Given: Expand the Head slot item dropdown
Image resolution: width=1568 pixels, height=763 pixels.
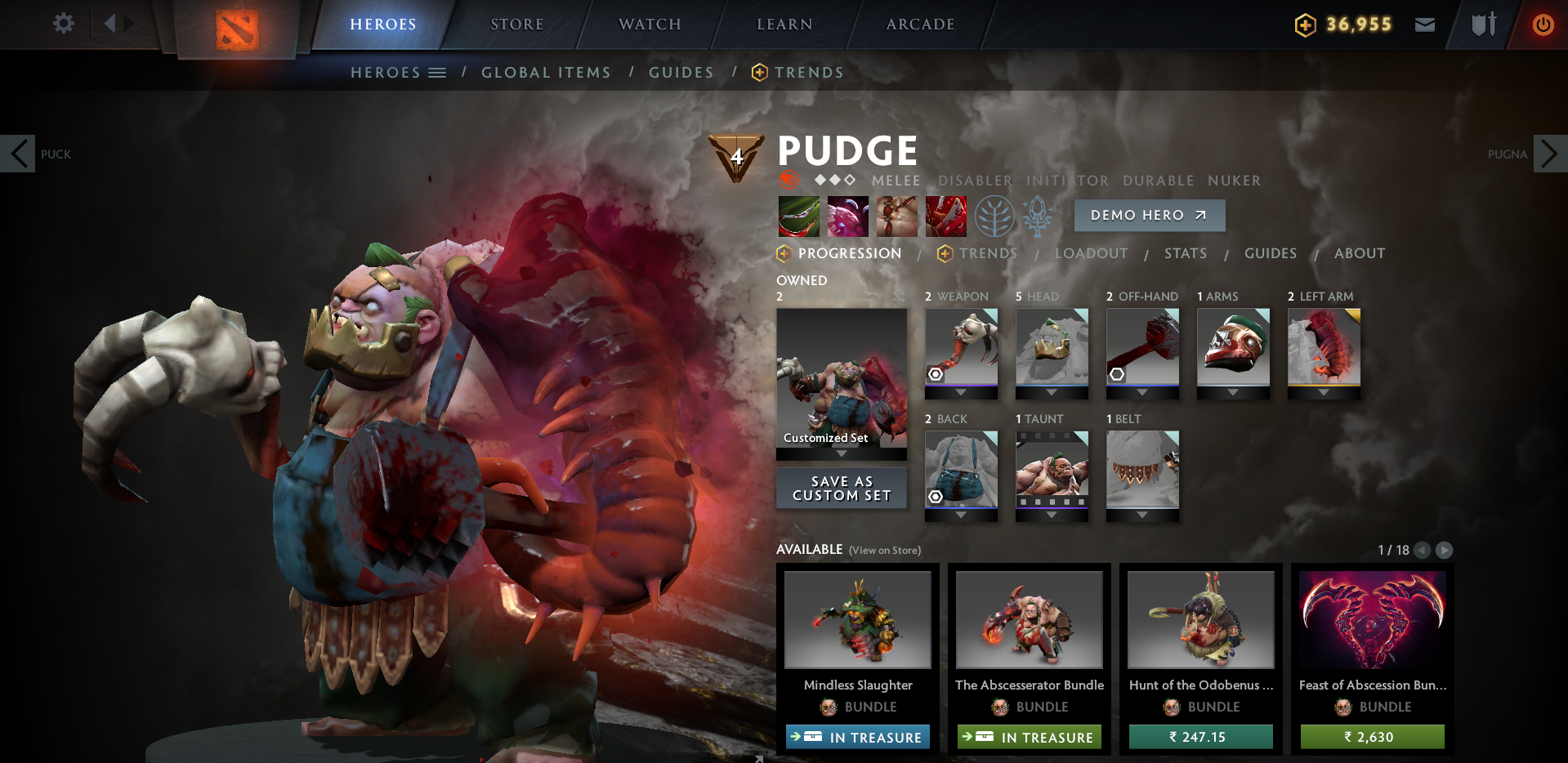Looking at the screenshot, I should tap(1052, 391).
